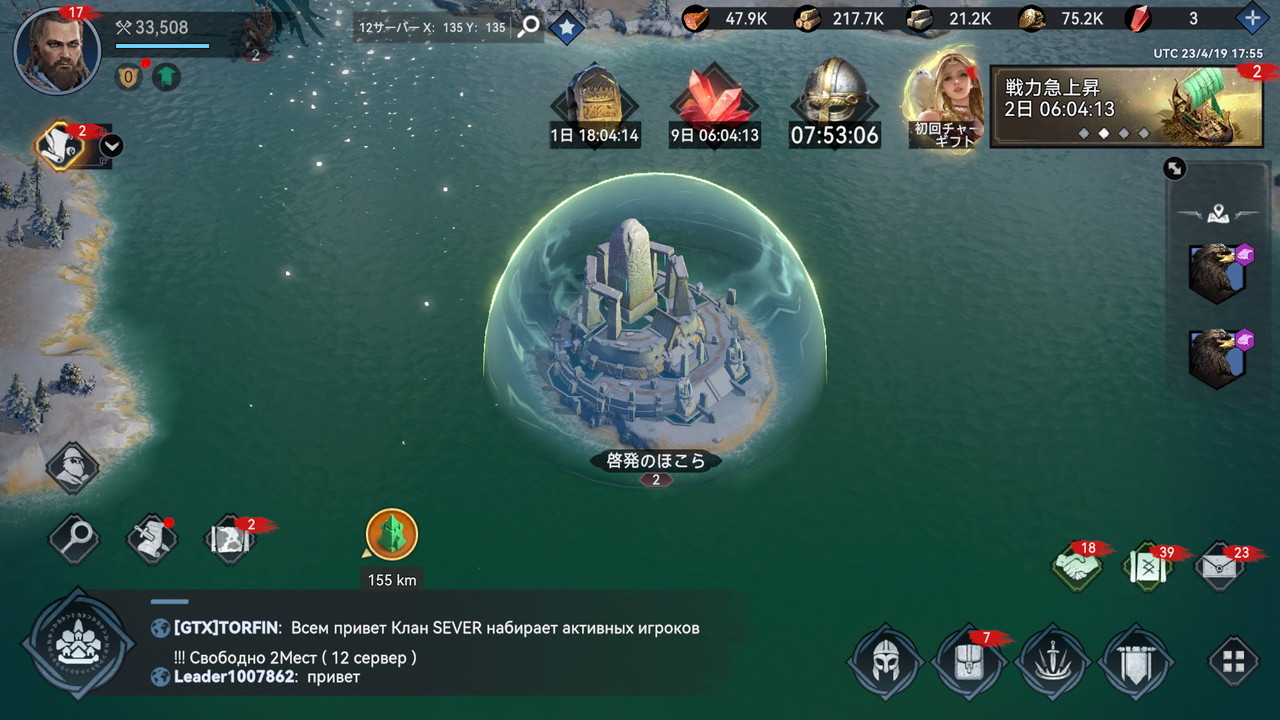Viewport: 1280px width, 720px height.
Task: Open the star bookmarks button
Action: click(x=566, y=27)
